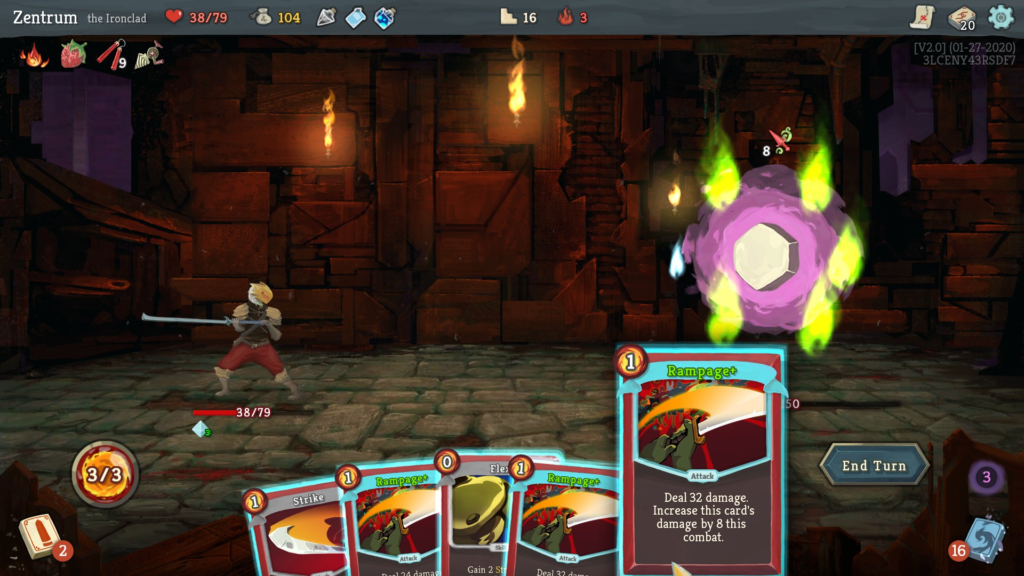View the full deck icon
Image resolution: width=1024 pixels, height=576 pixels.
[961, 17]
